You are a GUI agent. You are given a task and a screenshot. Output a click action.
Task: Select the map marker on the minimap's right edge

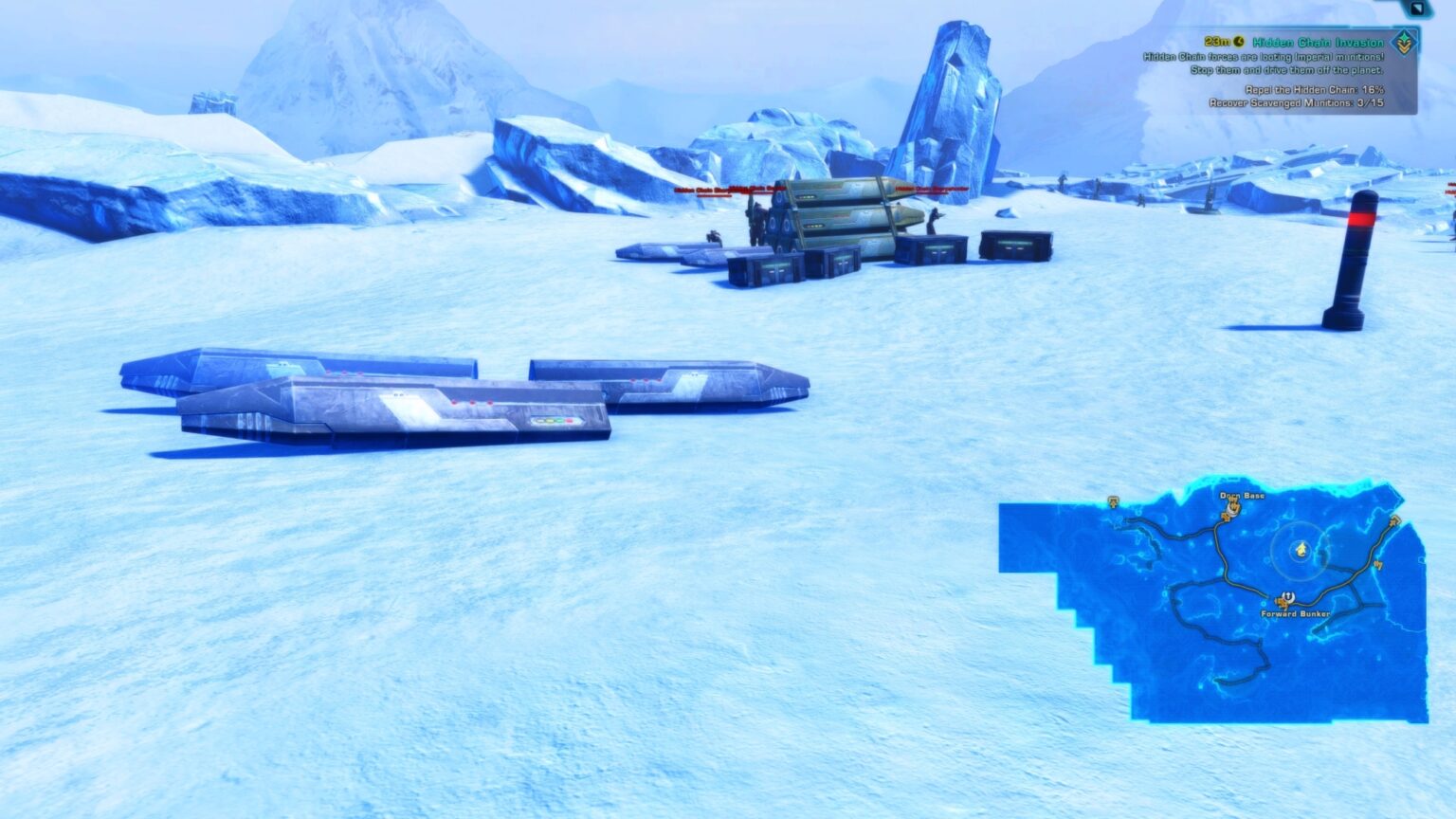1394,522
